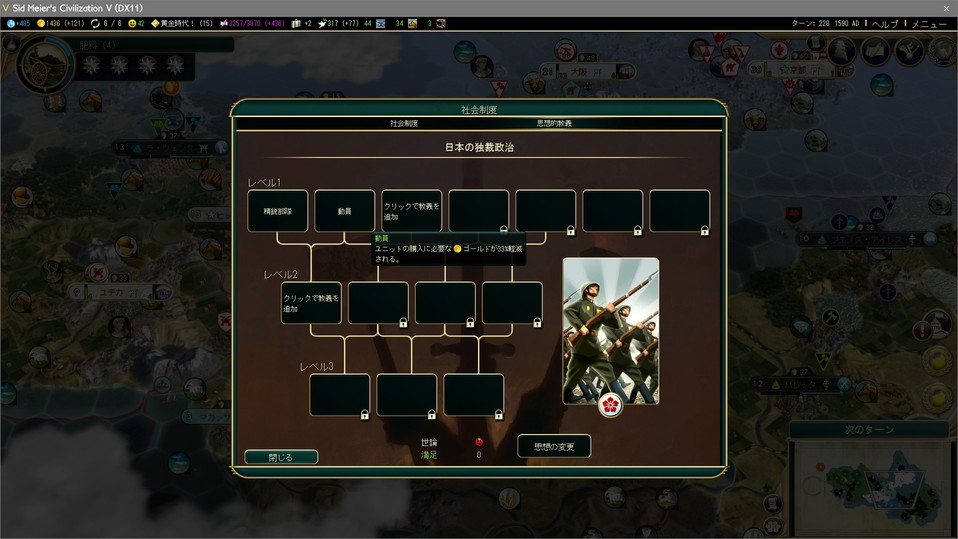
Task: Open the メニュー (main menu) button
Action: click(x=929, y=23)
